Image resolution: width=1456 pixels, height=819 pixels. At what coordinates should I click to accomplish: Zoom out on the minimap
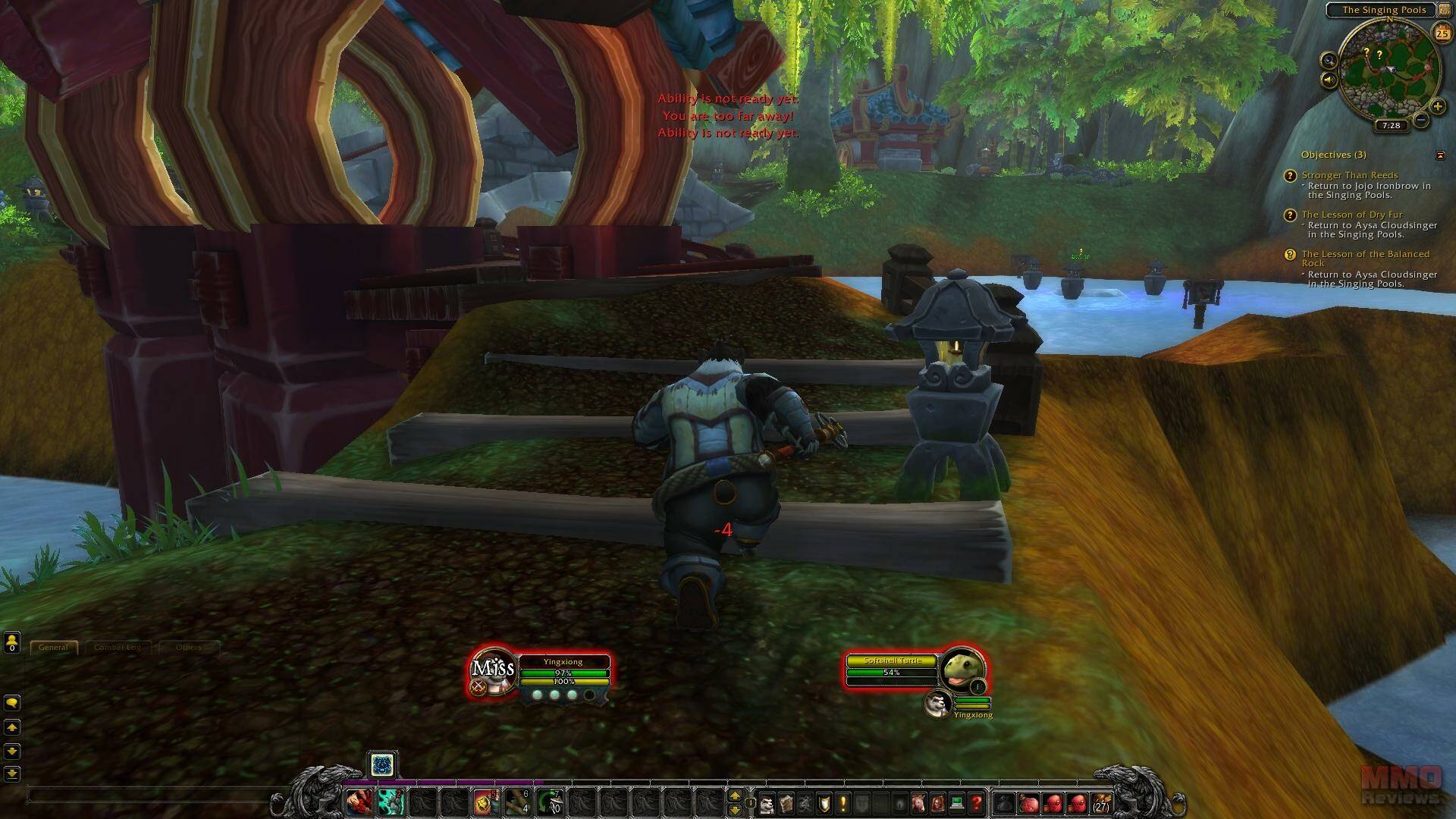click(1422, 120)
